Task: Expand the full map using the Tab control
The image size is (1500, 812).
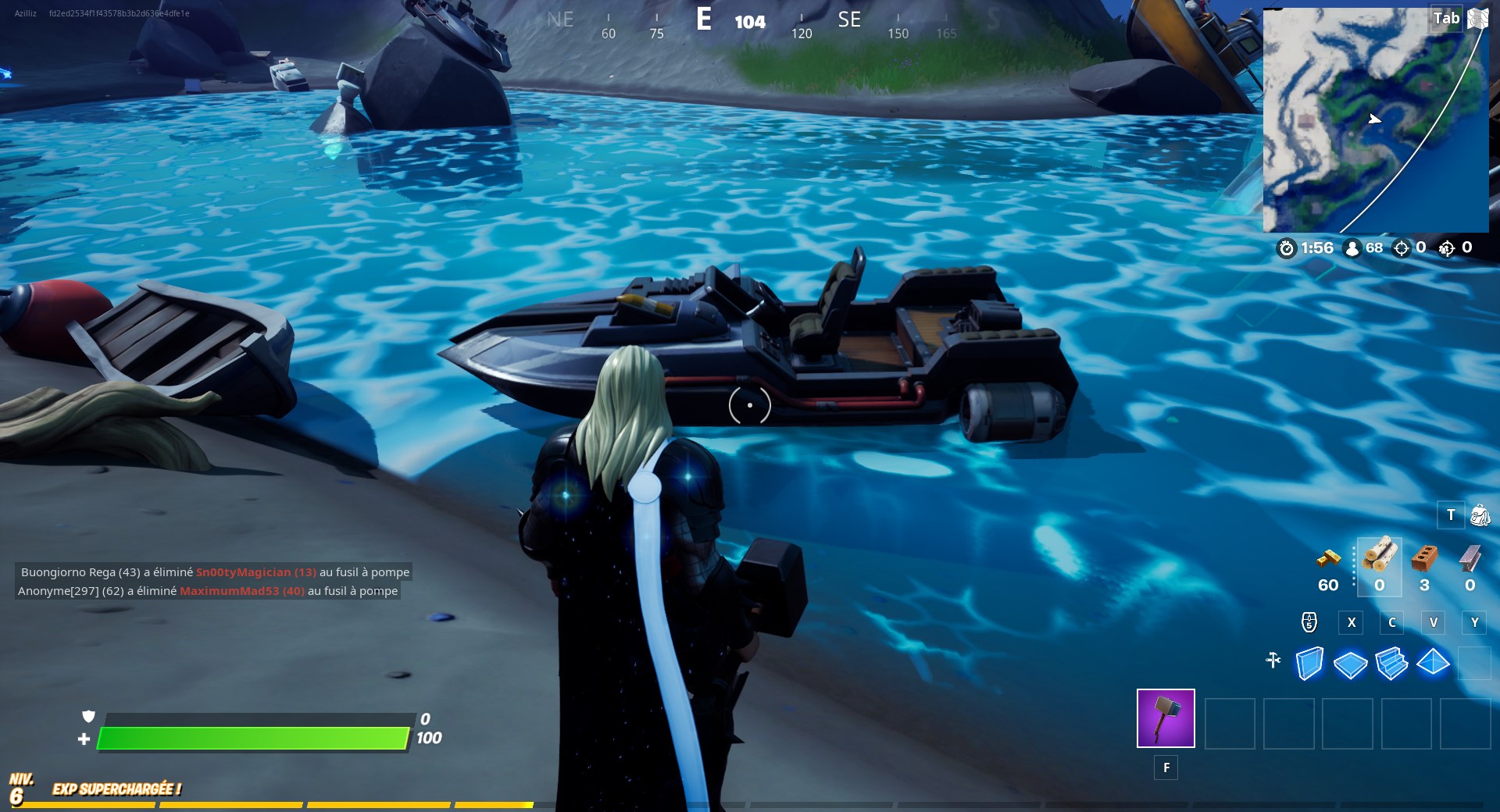Action: (1446, 17)
